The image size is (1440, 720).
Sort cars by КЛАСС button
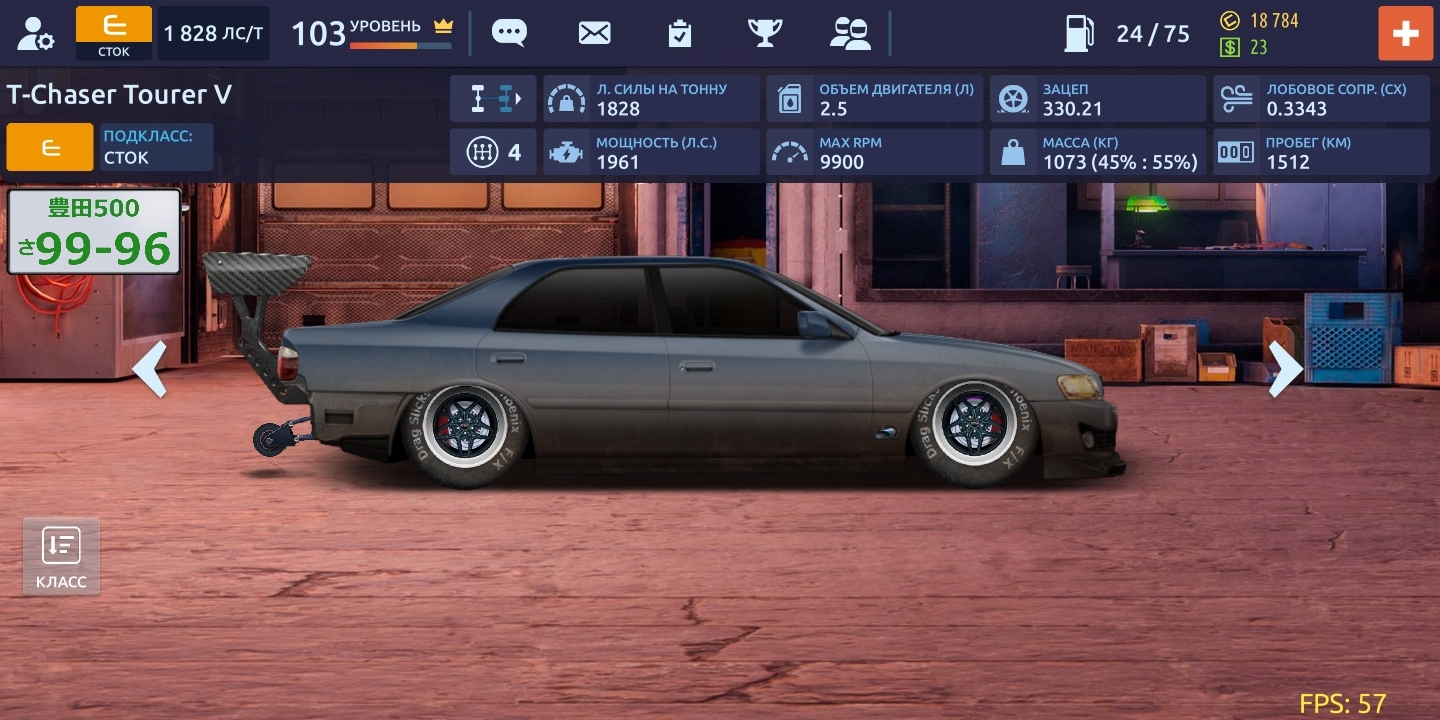click(x=61, y=556)
